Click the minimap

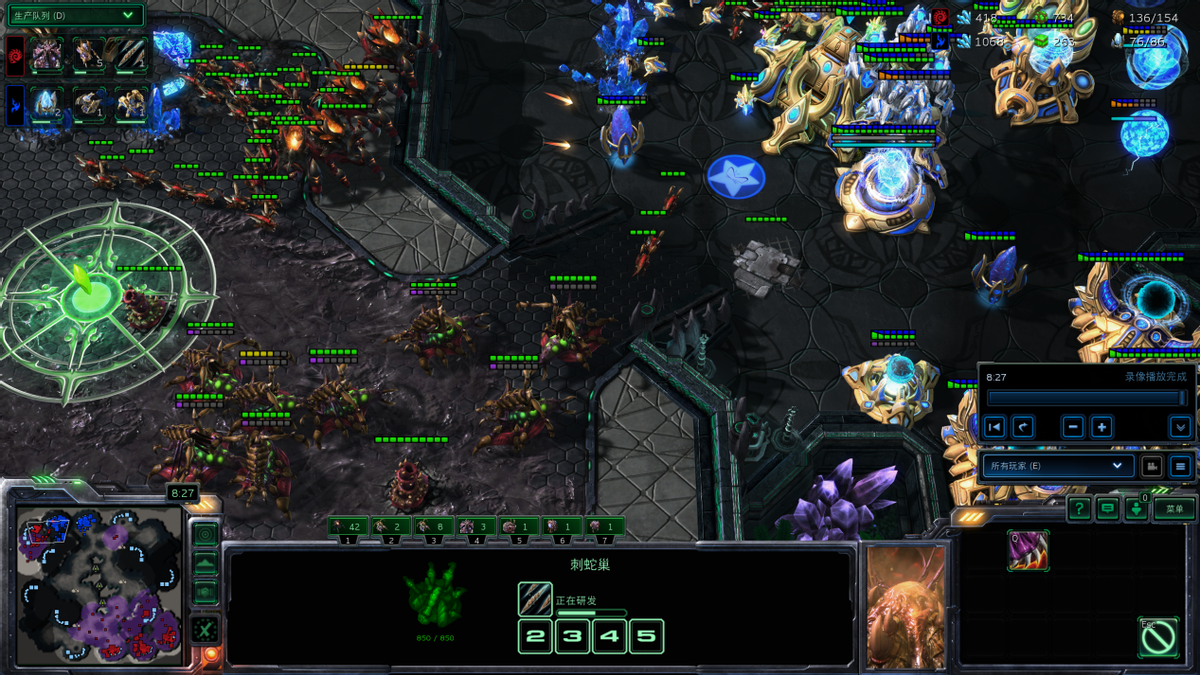[x=98, y=585]
